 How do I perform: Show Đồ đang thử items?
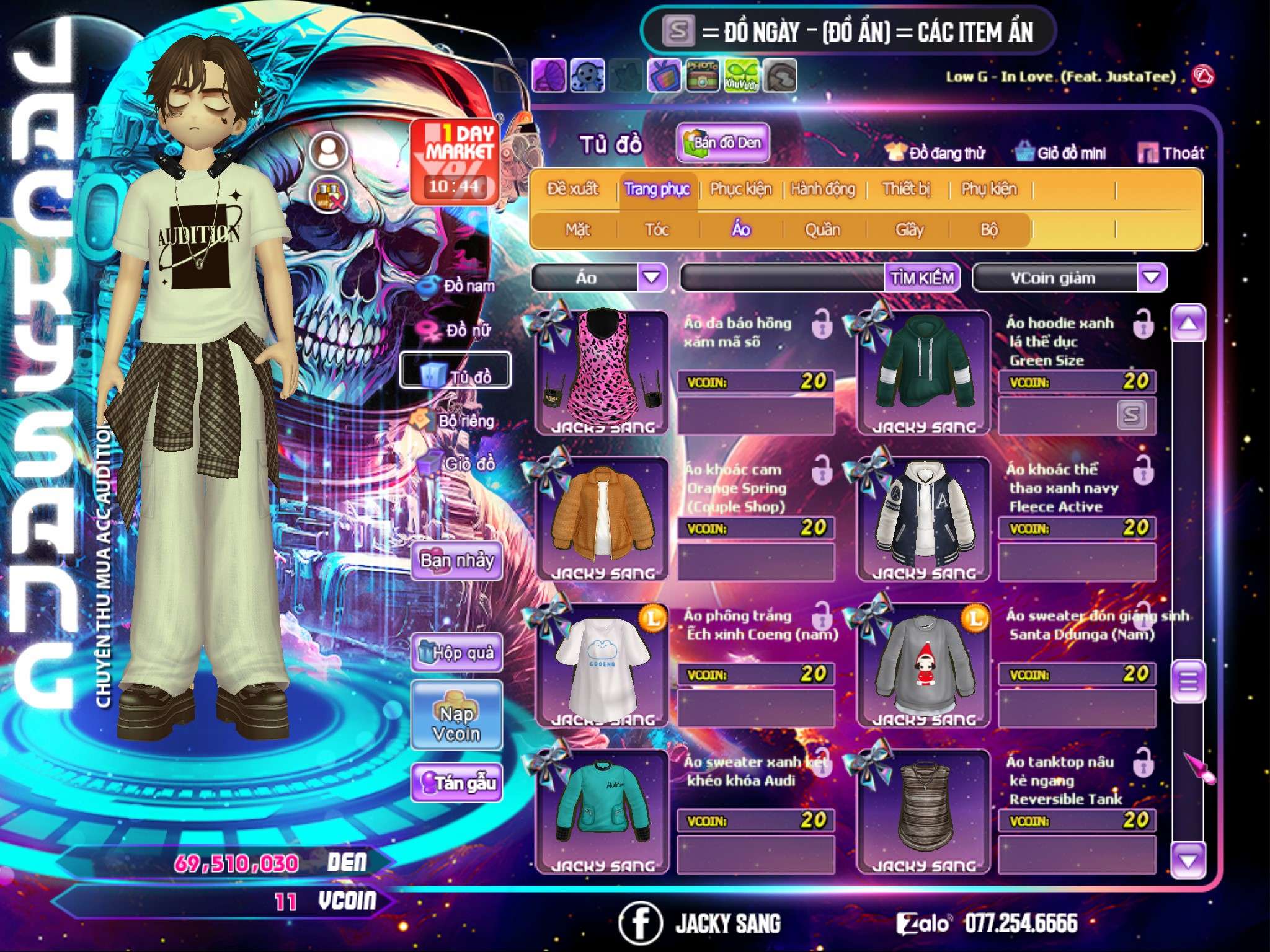click(x=935, y=152)
